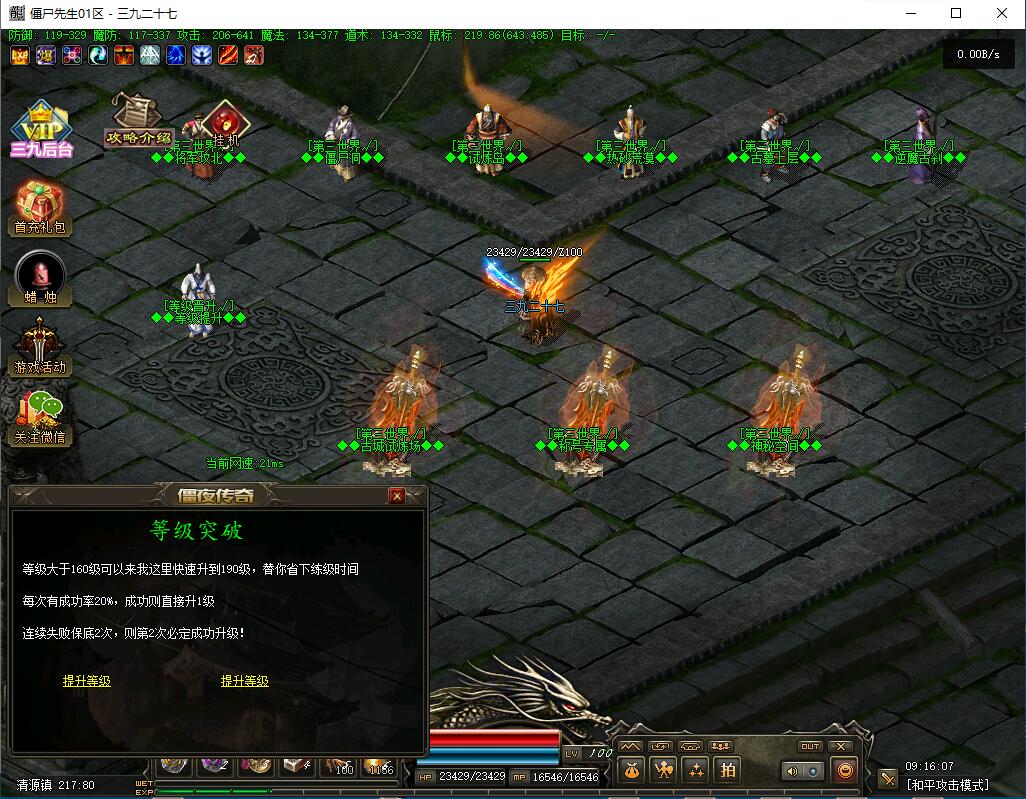The height and width of the screenshot is (799, 1026).
Task: Open the 拍 auction button
Action: coord(728,770)
